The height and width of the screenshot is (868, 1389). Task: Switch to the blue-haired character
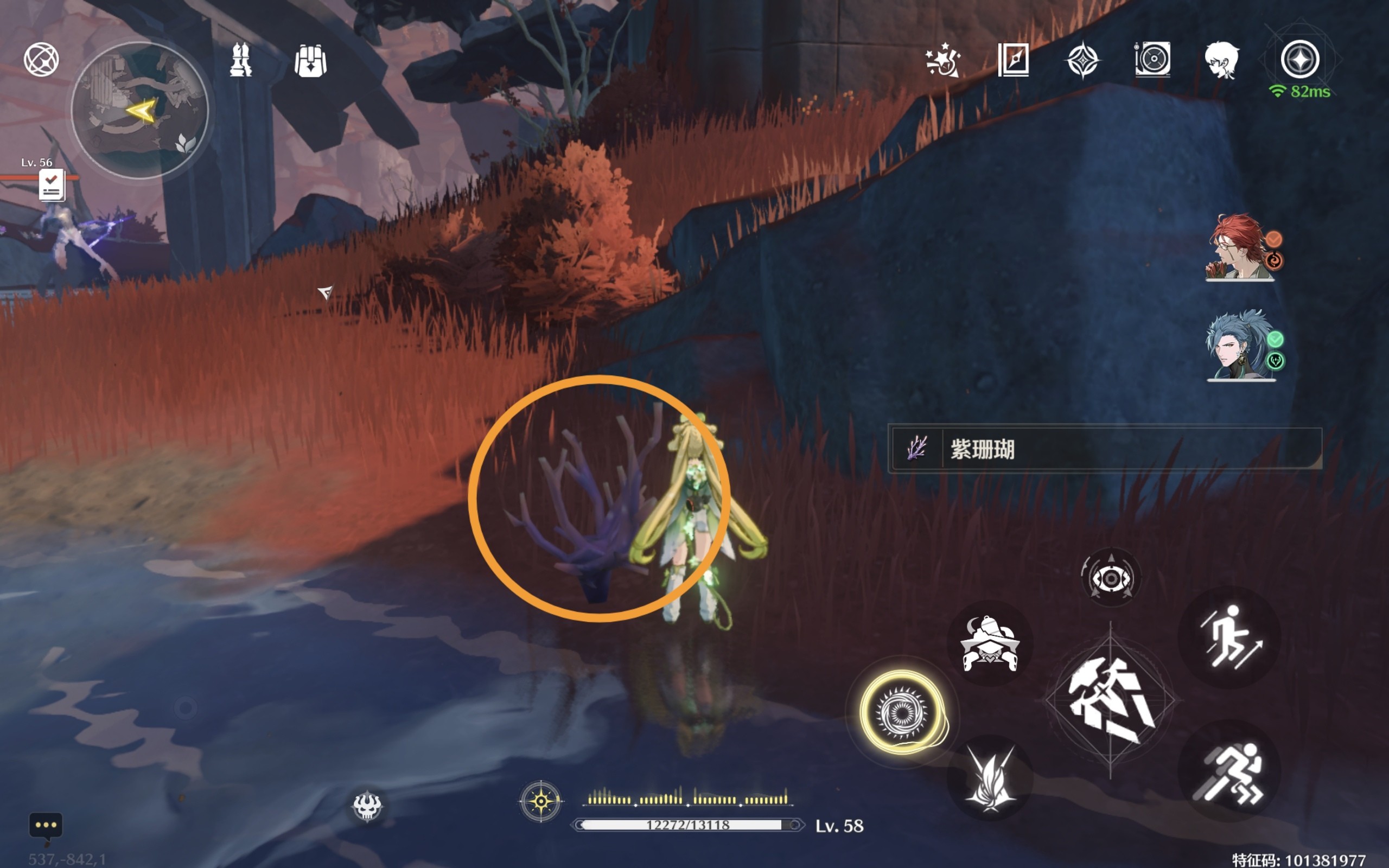1240,346
